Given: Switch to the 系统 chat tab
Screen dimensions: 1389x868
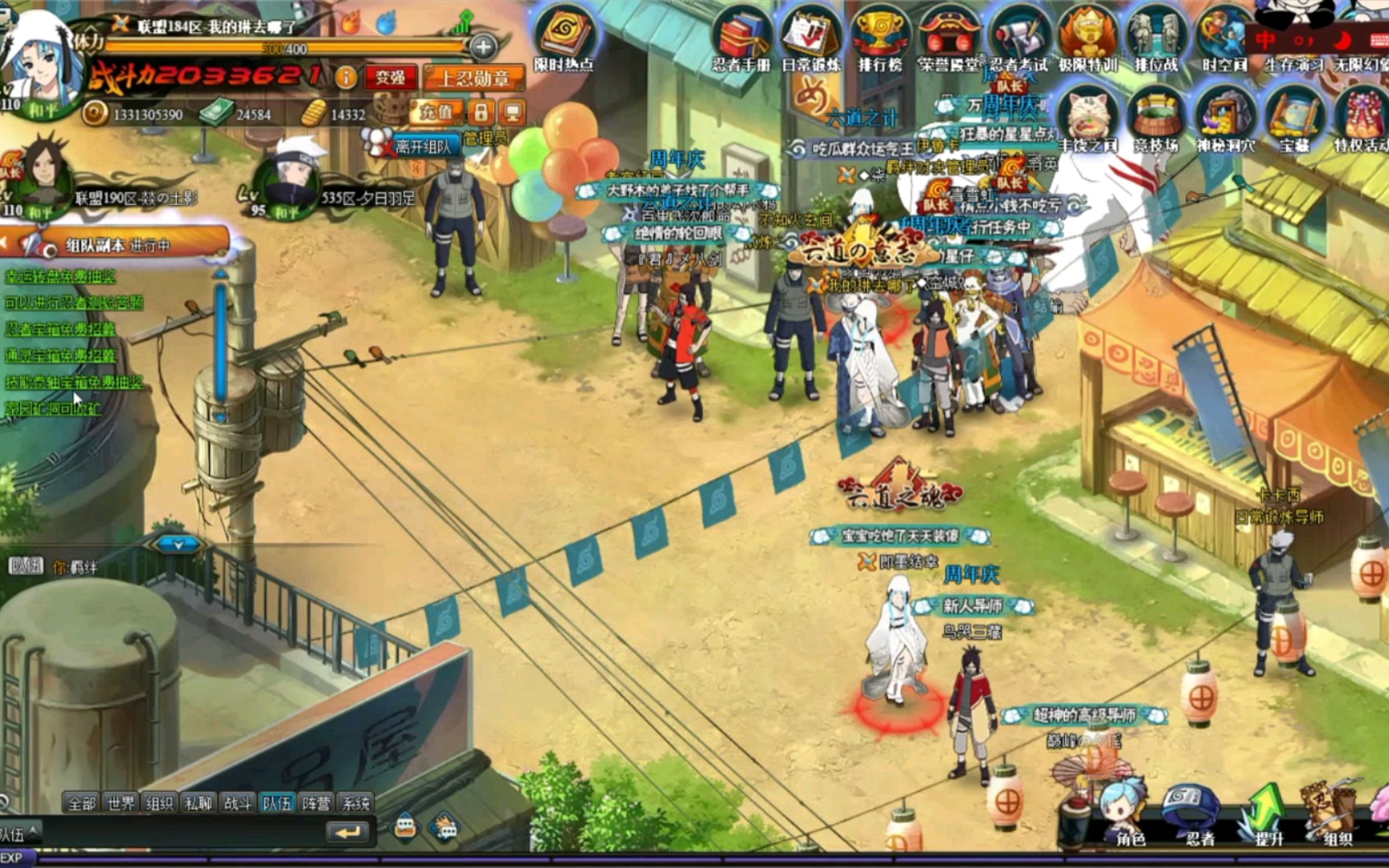Looking at the screenshot, I should 355,803.
